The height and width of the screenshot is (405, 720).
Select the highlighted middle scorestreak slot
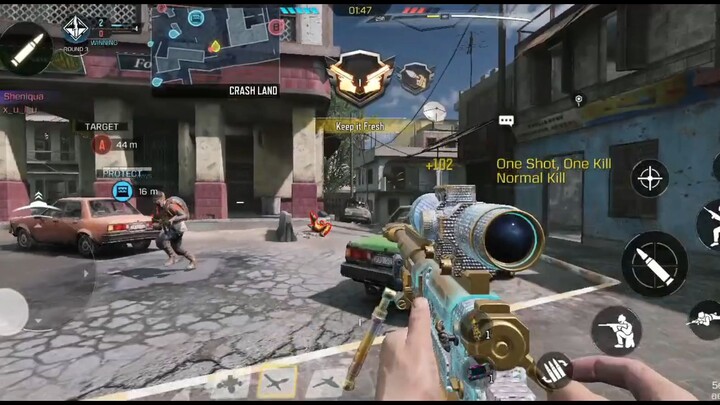pyautogui.click(x=277, y=381)
